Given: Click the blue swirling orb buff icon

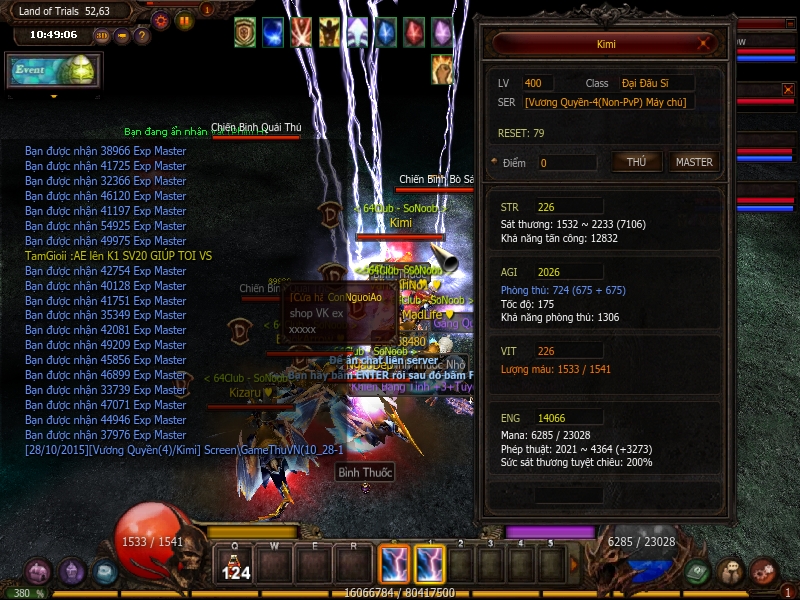Looking at the screenshot, I should coord(273,32).
